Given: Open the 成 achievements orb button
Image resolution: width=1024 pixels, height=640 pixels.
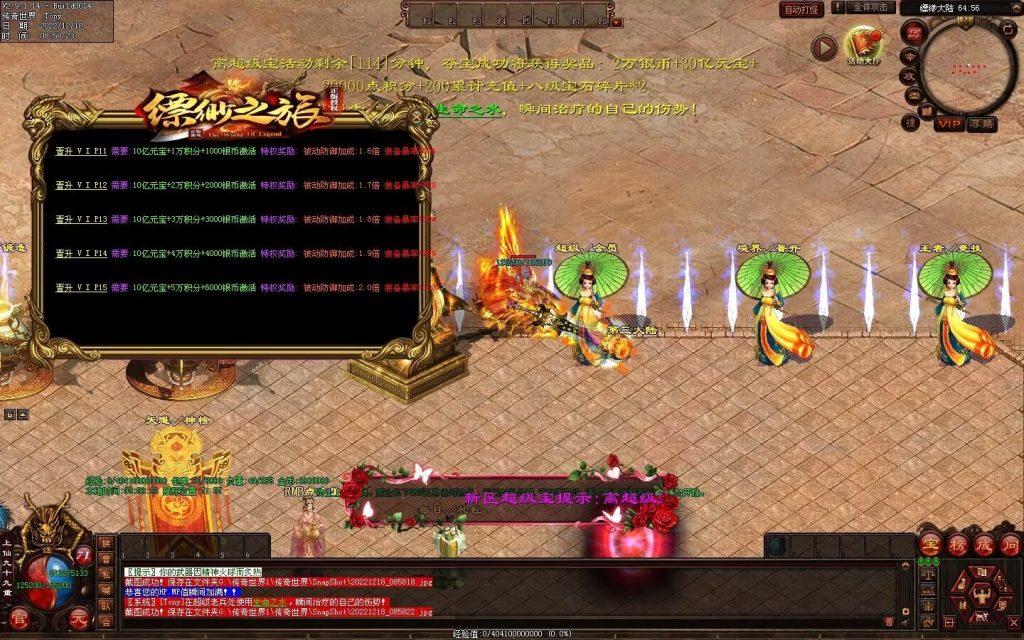Looking at the screenshot, I should point(983,545).
